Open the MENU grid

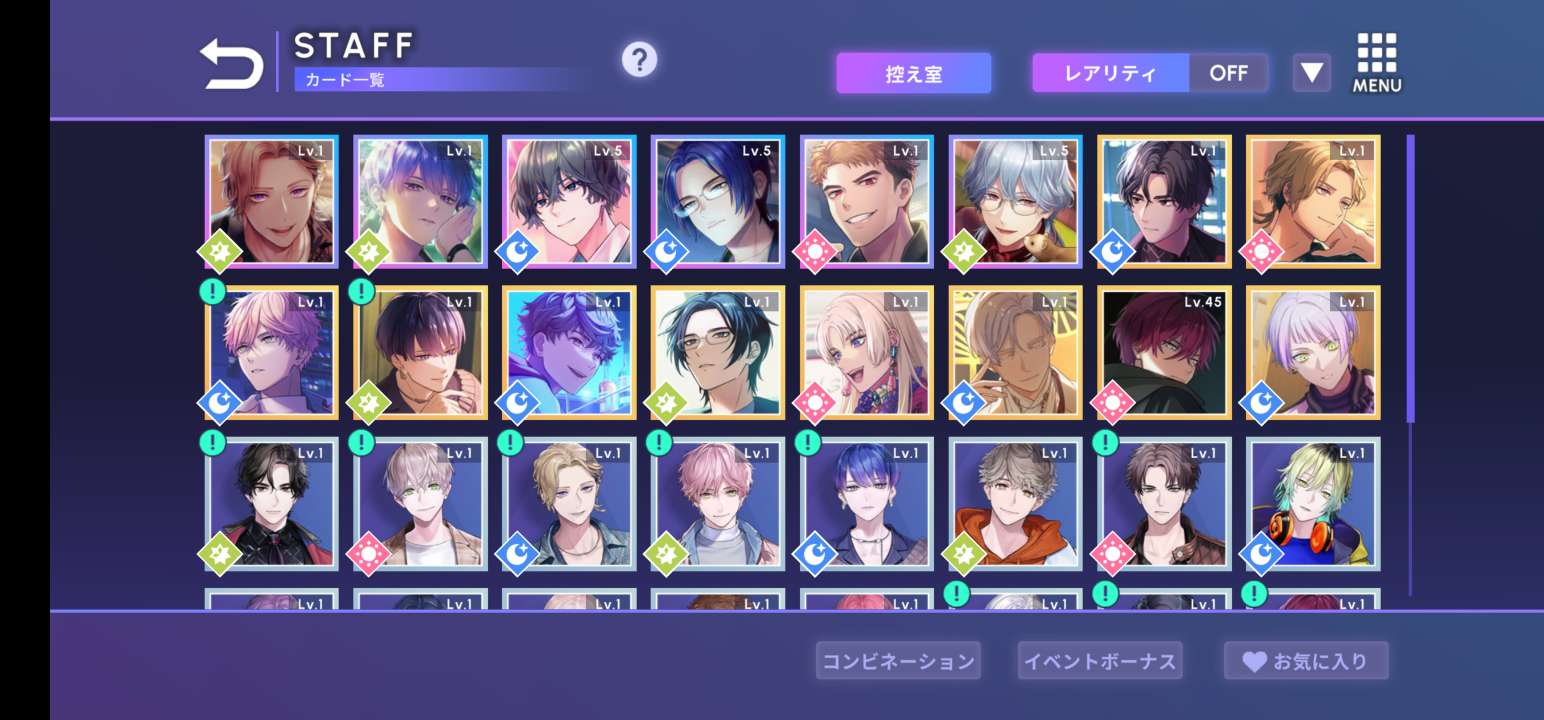[x=1377, y=63]
